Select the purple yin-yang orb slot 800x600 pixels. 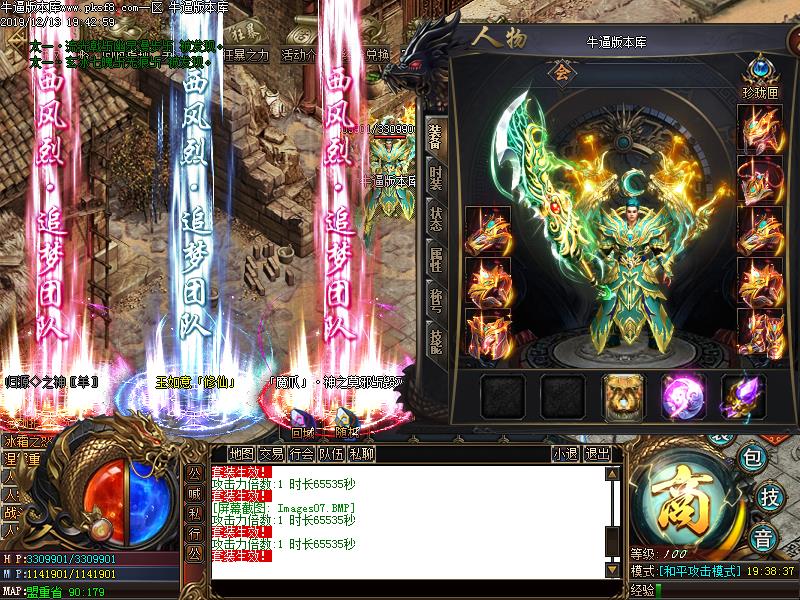tap(681, 396)
